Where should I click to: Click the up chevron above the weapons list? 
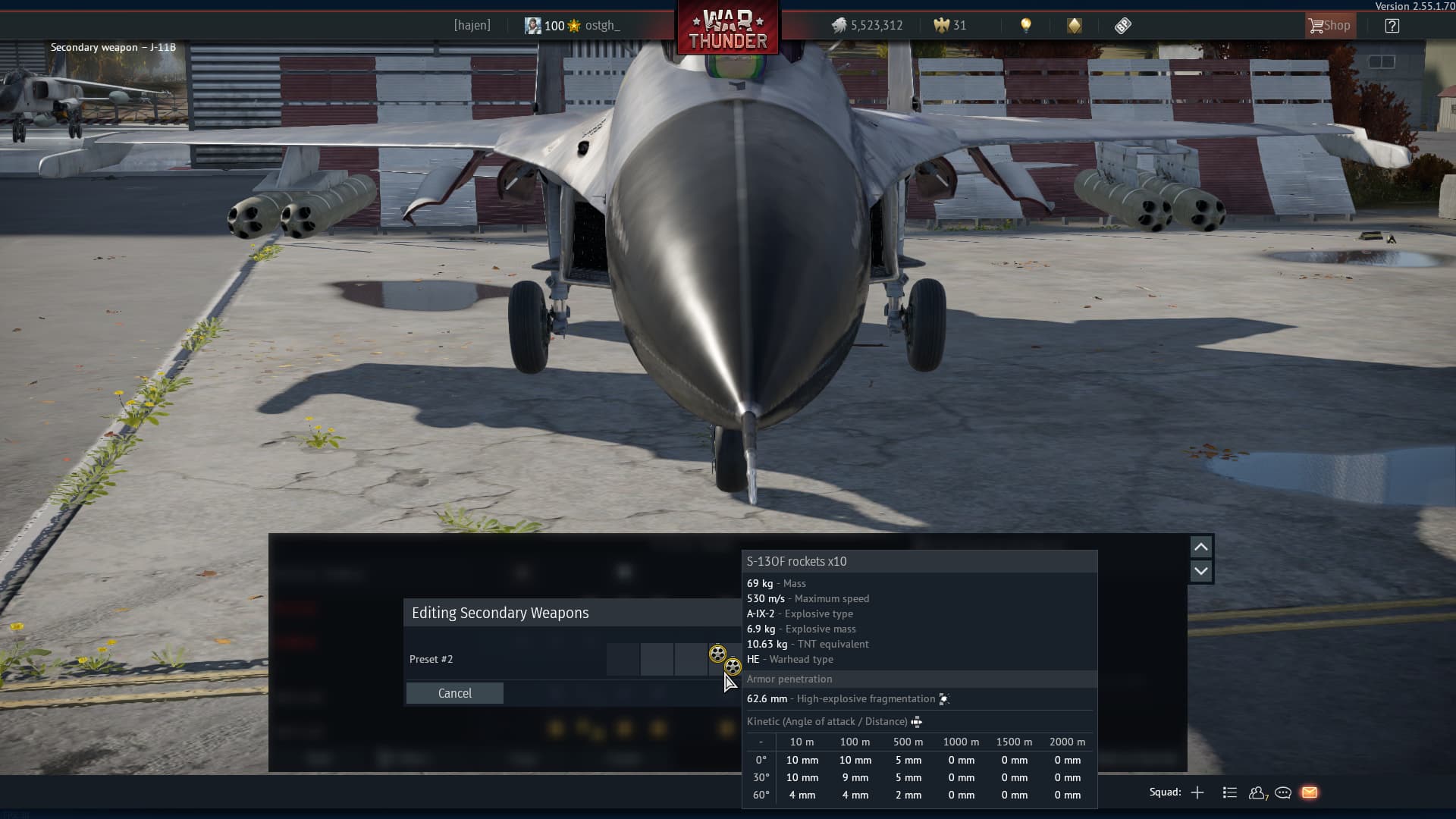tap(1200, 546)
